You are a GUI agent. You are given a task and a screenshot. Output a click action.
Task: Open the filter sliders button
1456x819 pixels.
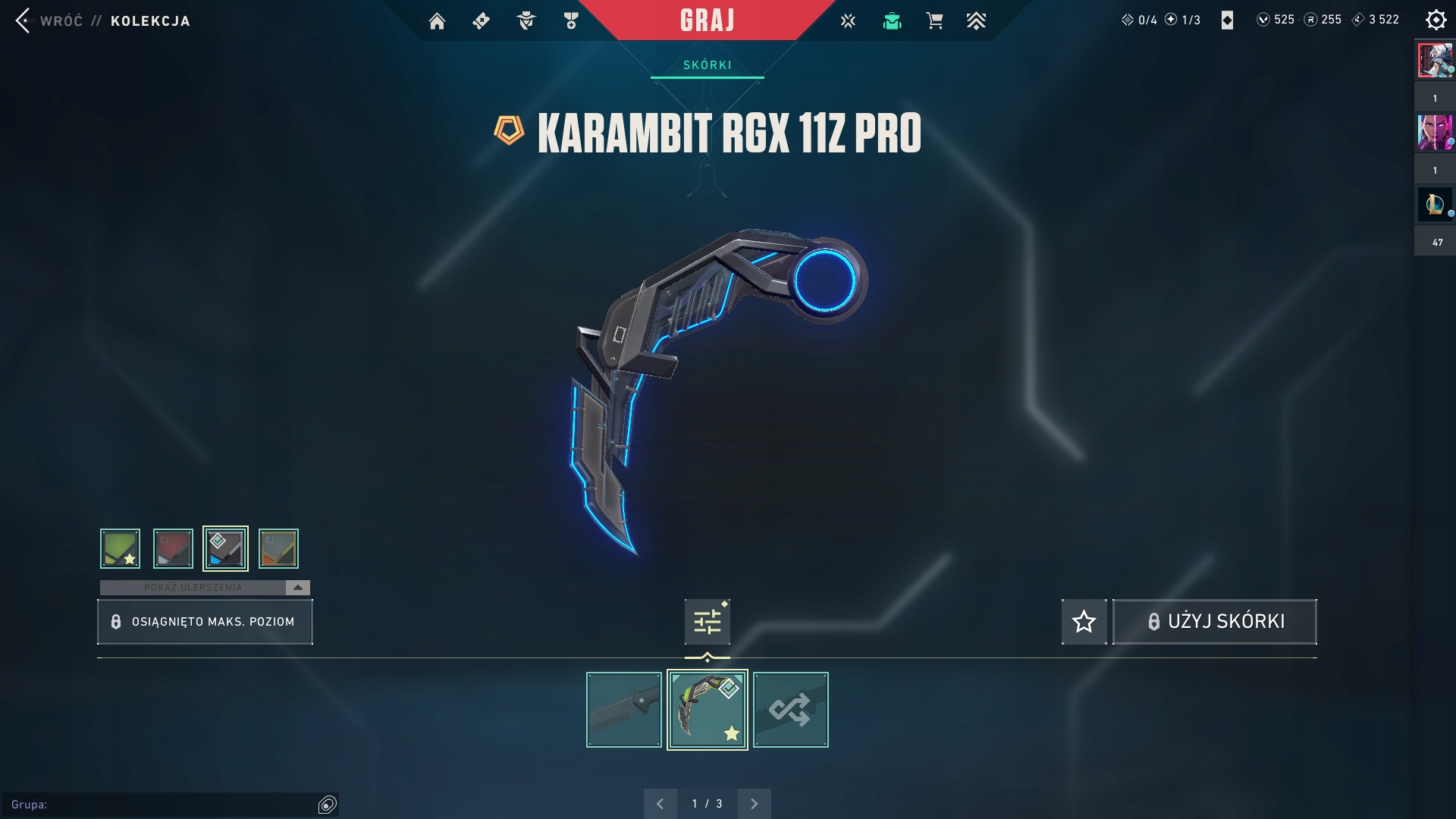pyautogui.click(x=707, y=622)
